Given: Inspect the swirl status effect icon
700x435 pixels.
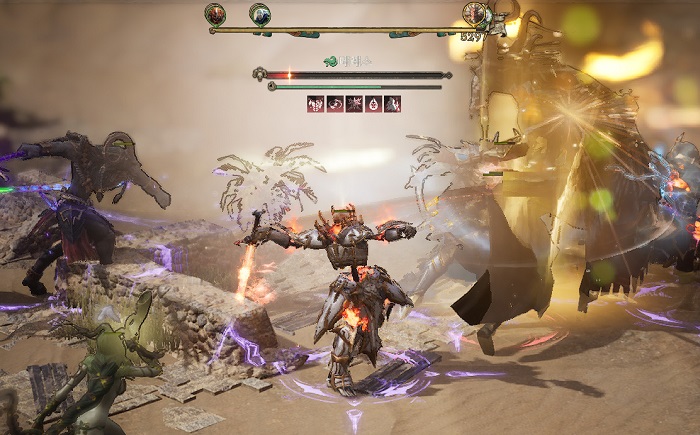Looking at the screenshot, I should click(x=334, y=103).
